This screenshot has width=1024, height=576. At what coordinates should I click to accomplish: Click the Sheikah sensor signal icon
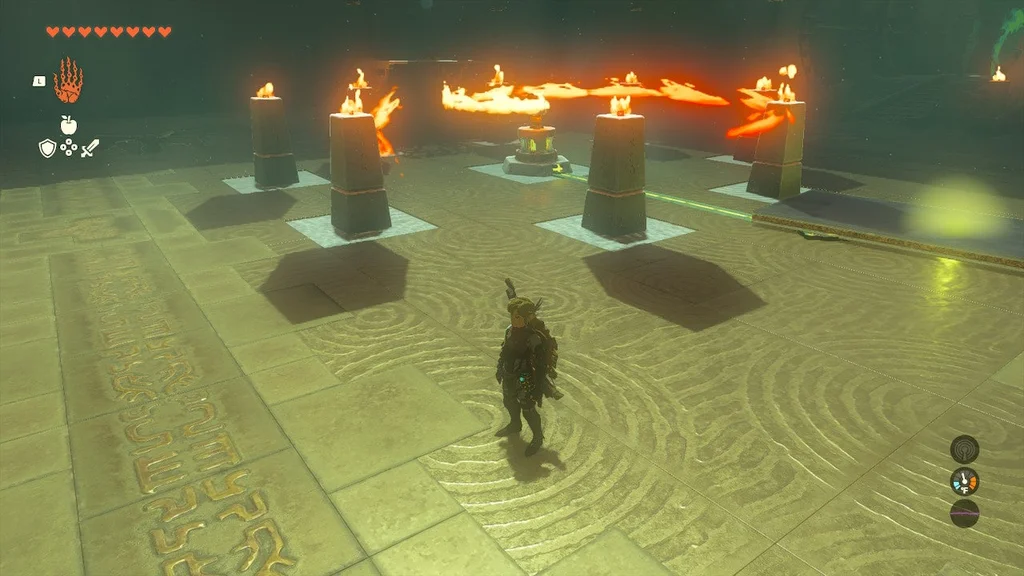964,449
